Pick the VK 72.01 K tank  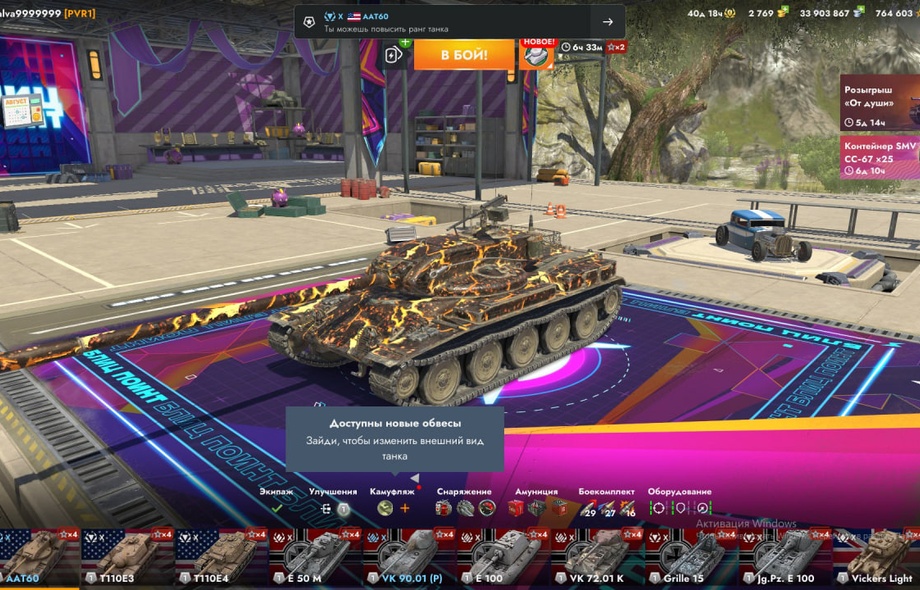click(597, 557)
